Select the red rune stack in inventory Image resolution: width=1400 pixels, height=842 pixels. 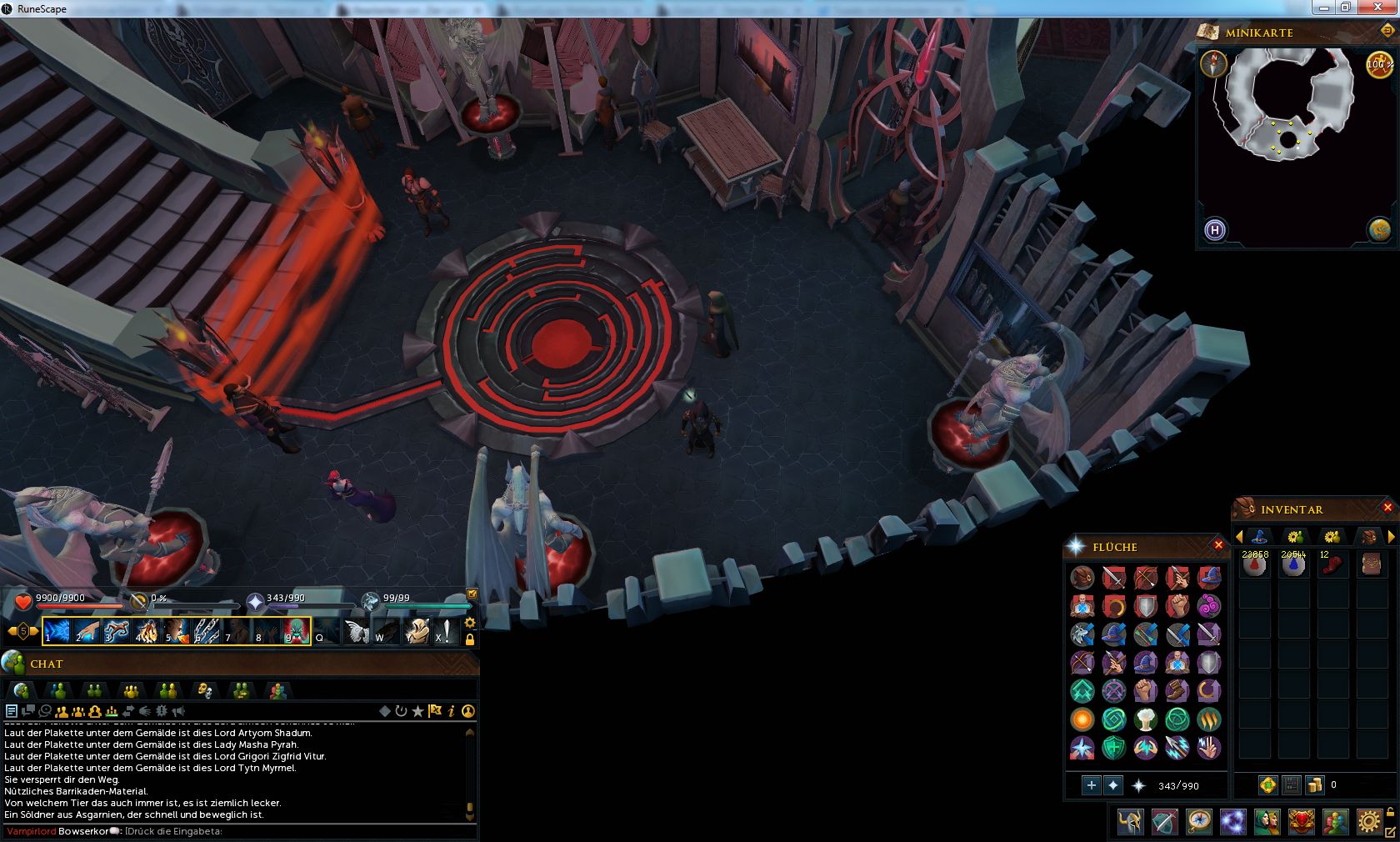point(1254,566)
